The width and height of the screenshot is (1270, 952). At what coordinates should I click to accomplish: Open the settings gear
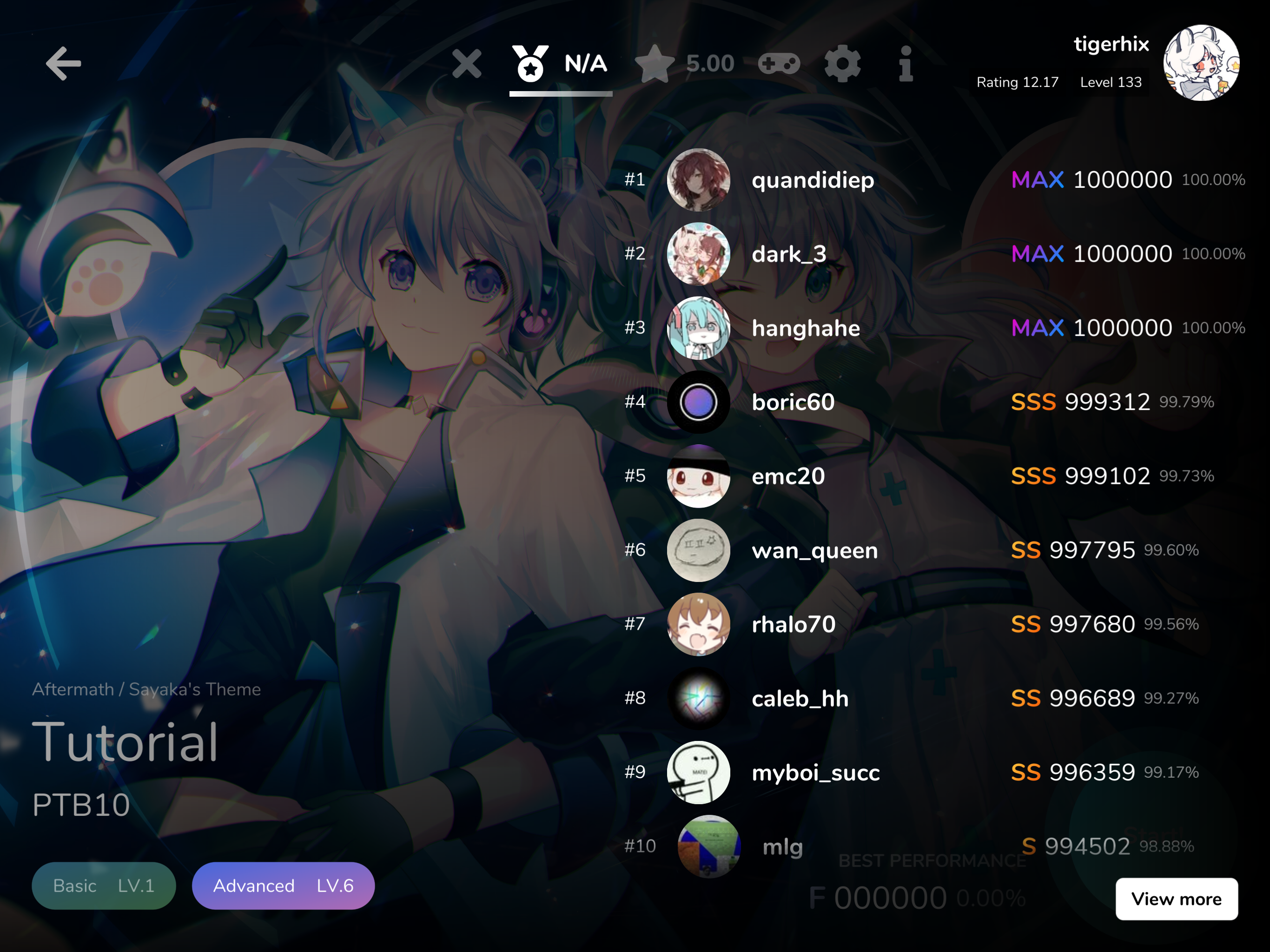pyautogui.click(x=842, y=64)
